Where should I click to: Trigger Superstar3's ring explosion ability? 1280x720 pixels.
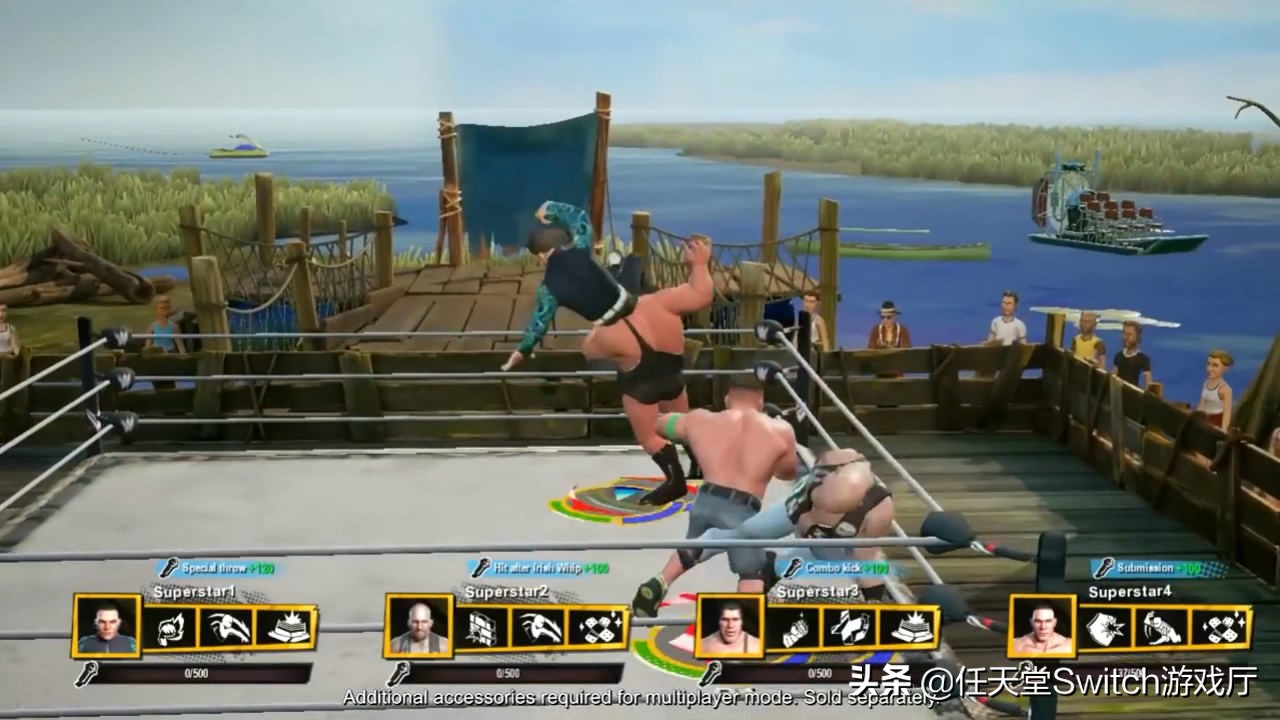click(x=909, y=627)
